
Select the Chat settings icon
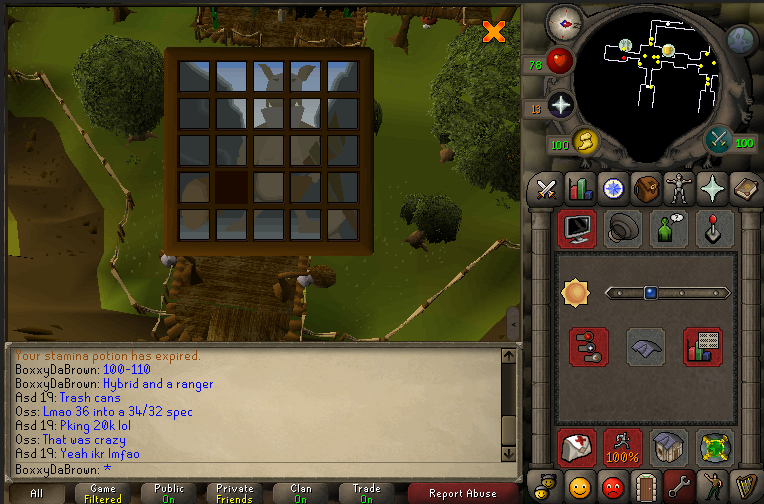[669, 229]
